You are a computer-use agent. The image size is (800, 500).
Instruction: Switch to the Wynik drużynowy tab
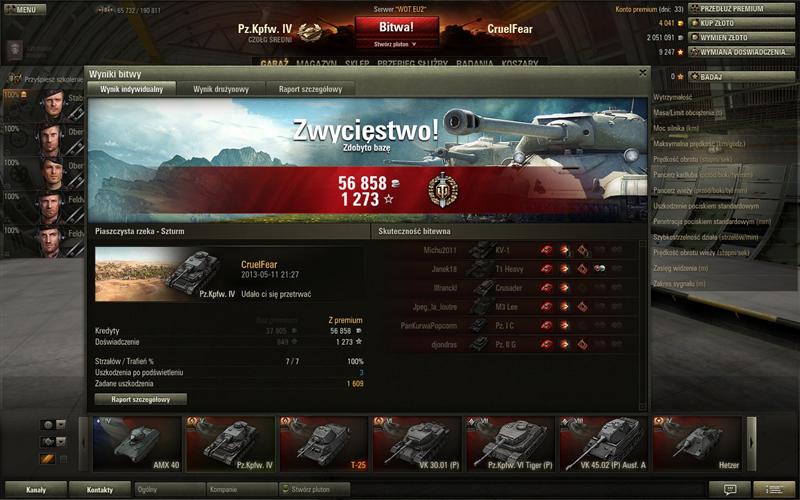[221, 89]
